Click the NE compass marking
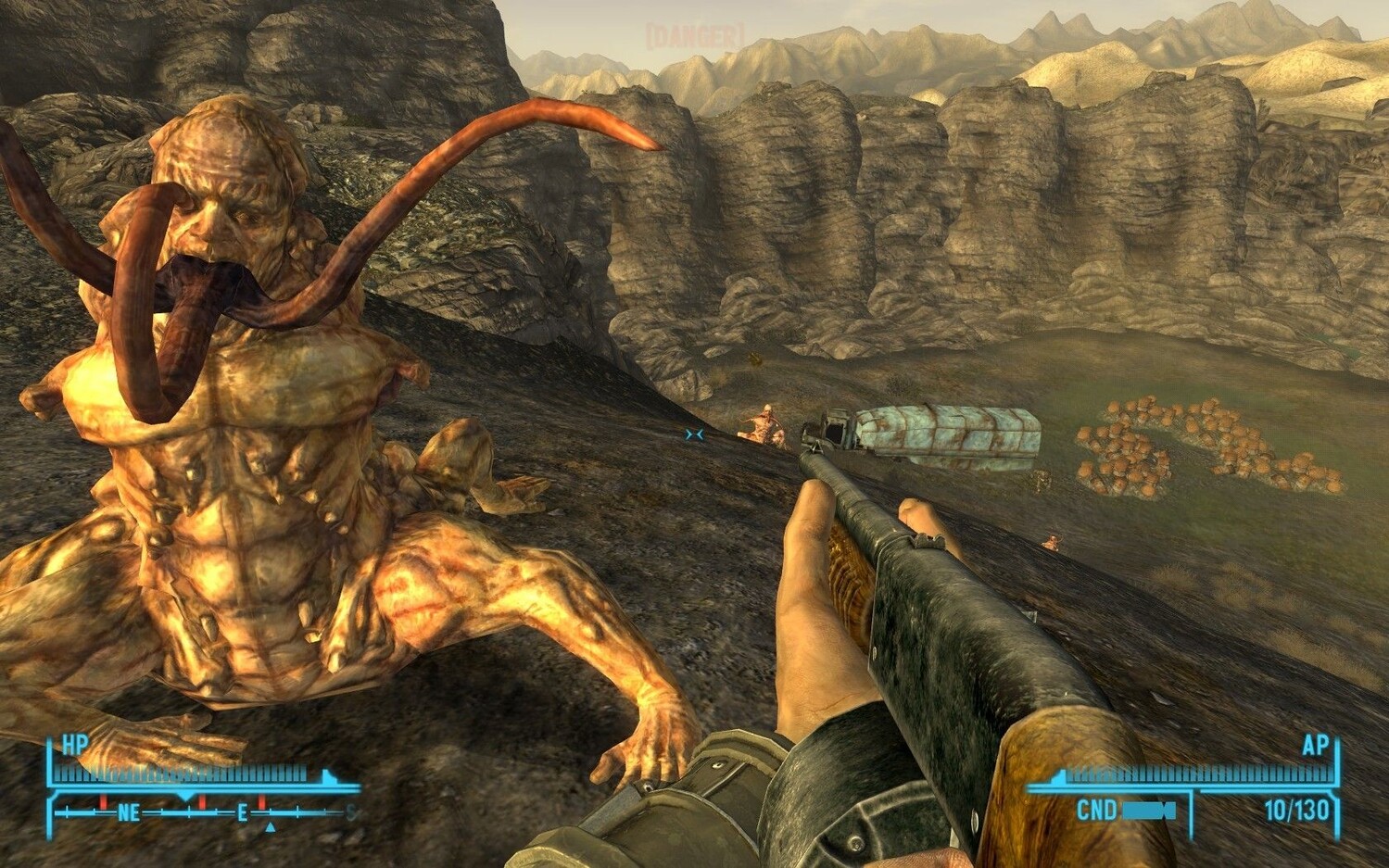Screen dimensions: 1389x868 click(x=127, y=811)
